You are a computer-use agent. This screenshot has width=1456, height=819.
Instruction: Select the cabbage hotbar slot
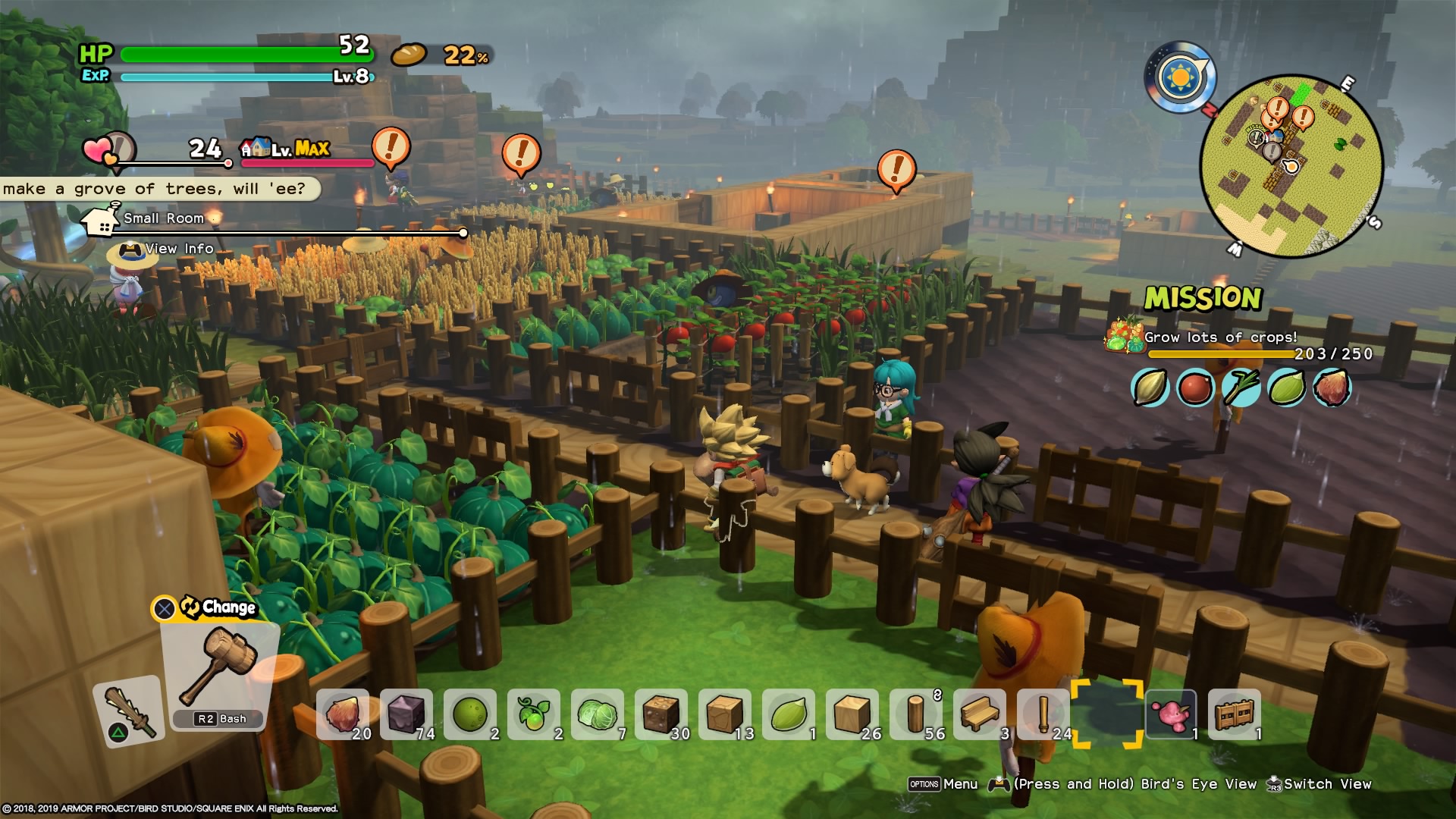click(x=598, y=714)
